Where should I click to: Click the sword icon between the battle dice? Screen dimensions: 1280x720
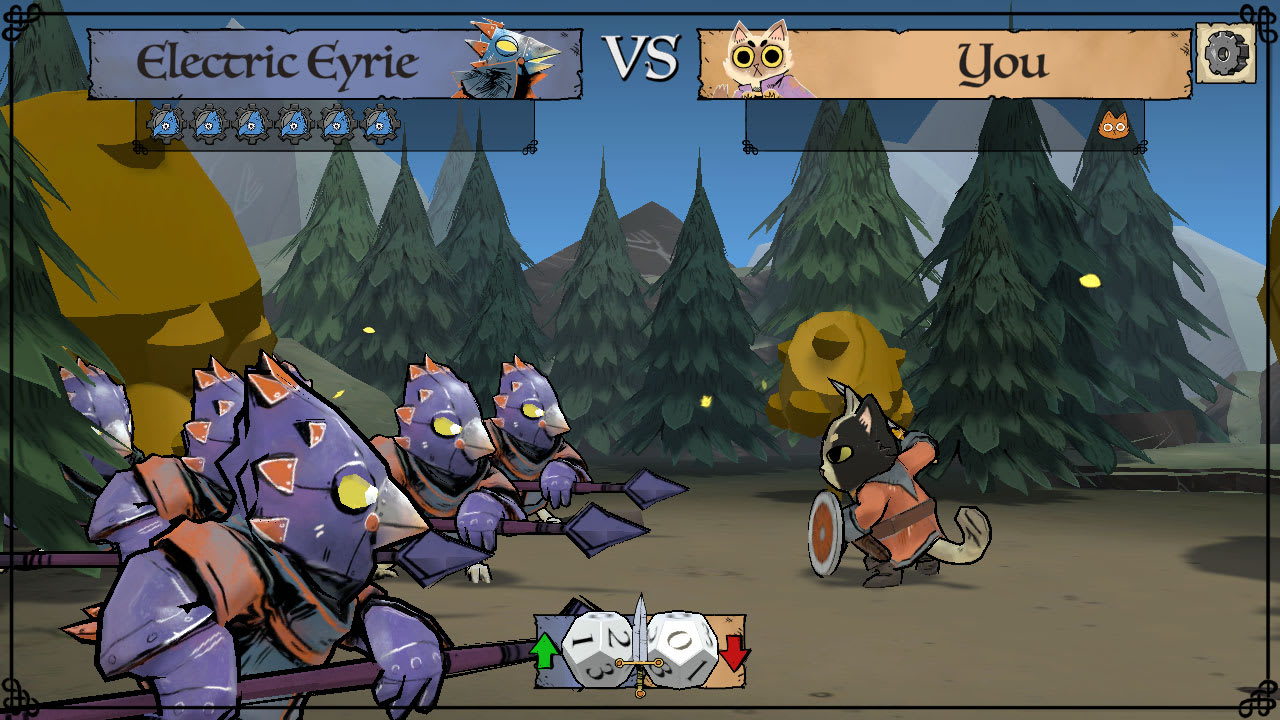click(x=640, y=650)
